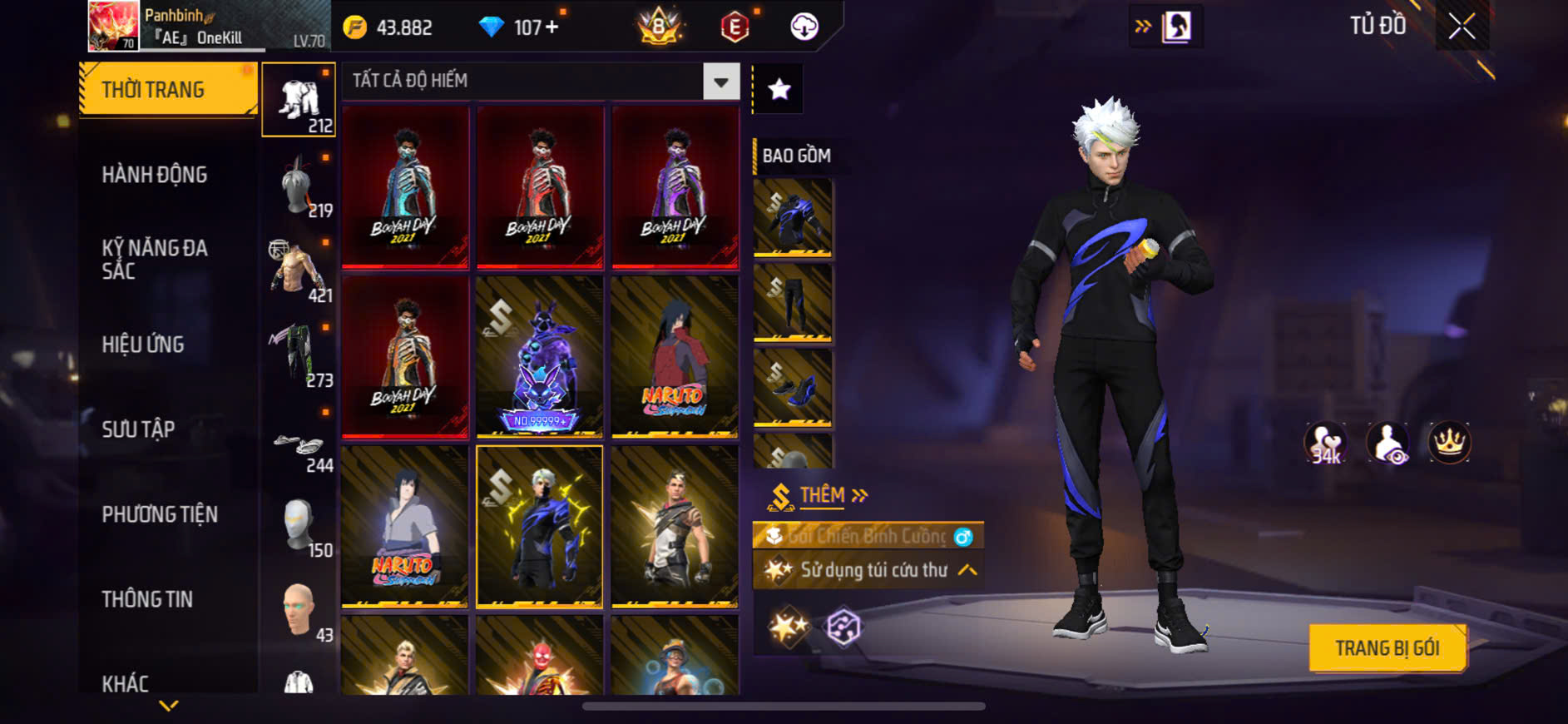Image resolution: width=1568 pixels, height=724 pixels.
Task: Toggle the star favorites filter
Action: tap(779, 89)
